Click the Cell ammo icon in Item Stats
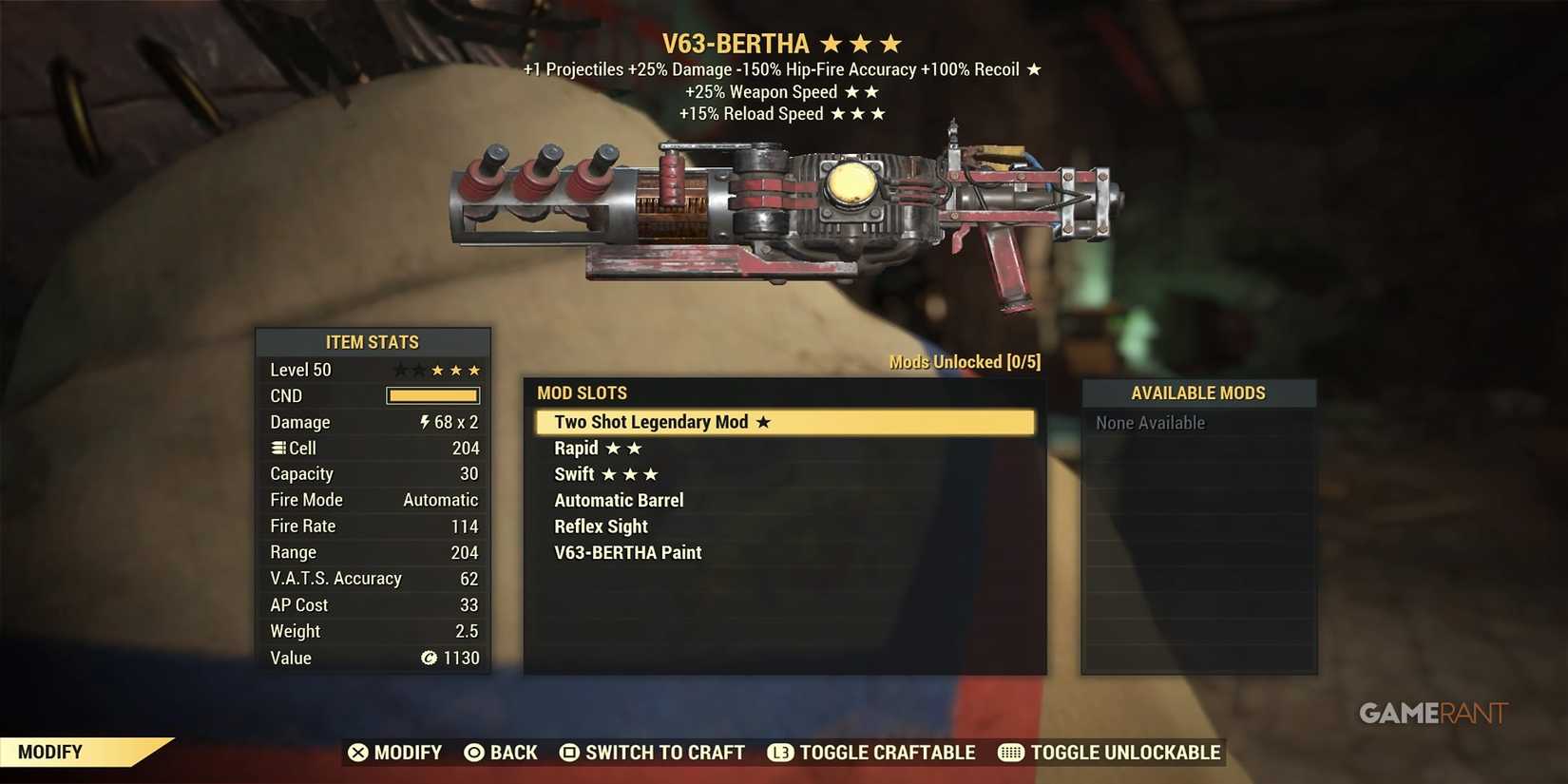1568x784 pixels. [277, 448]
